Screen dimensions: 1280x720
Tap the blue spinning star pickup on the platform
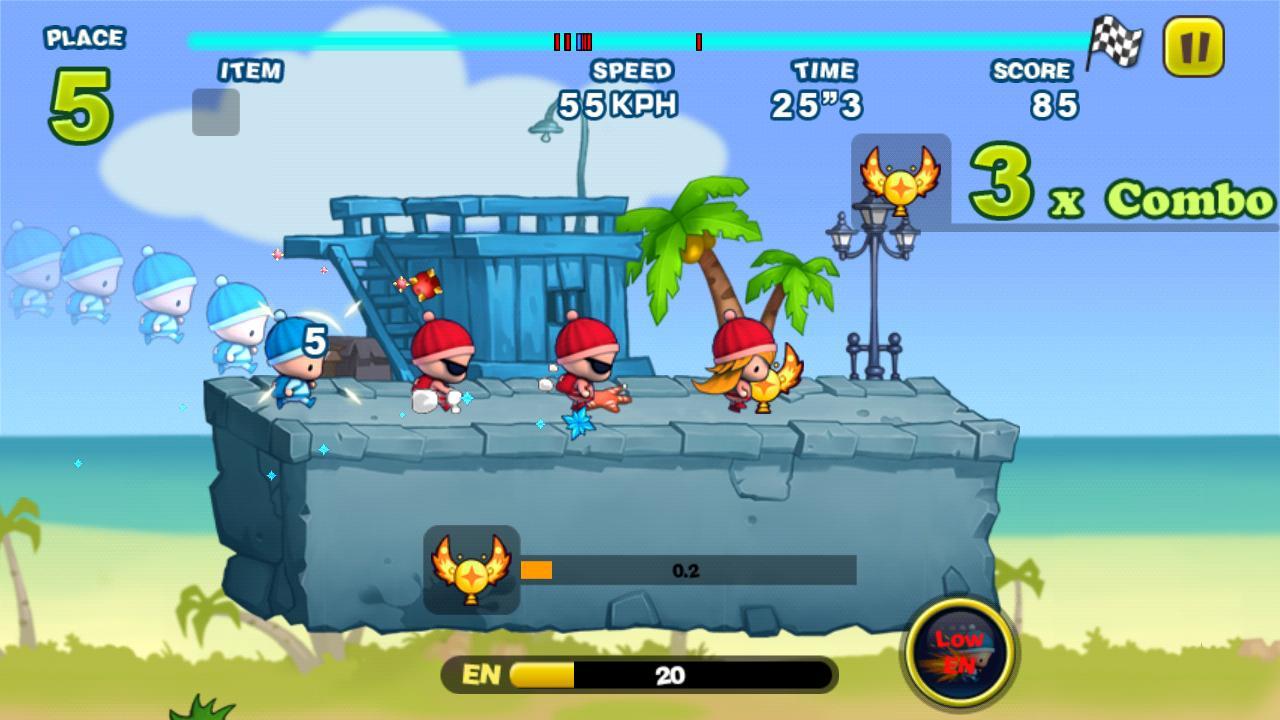(x=580, y=423)
